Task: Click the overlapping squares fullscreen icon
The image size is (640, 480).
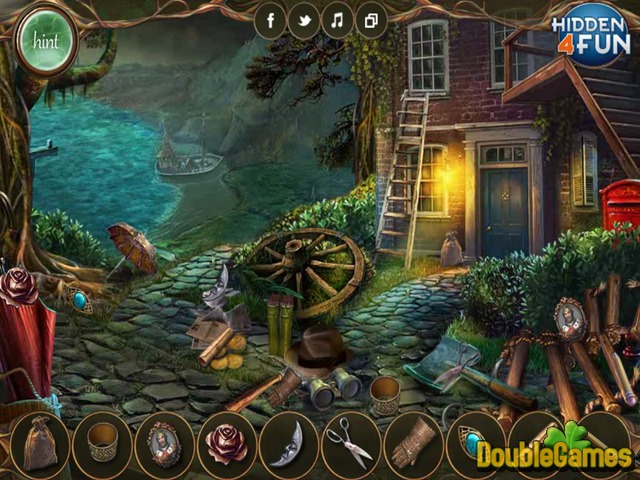Action: point(370,20)
